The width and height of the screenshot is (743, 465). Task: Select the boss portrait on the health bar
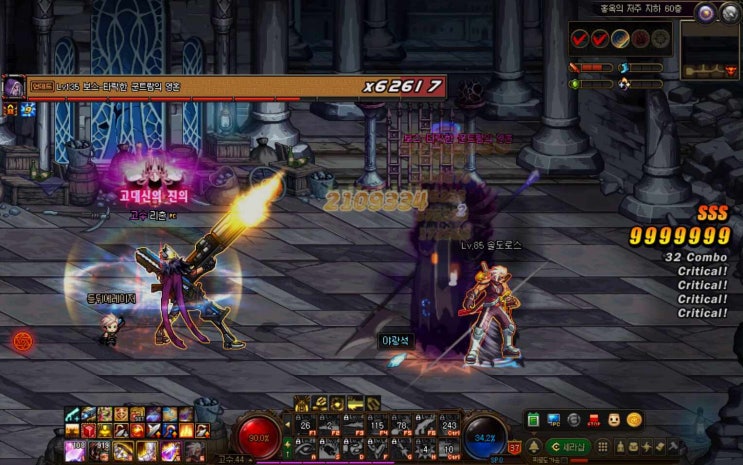[x=14, y=88]
